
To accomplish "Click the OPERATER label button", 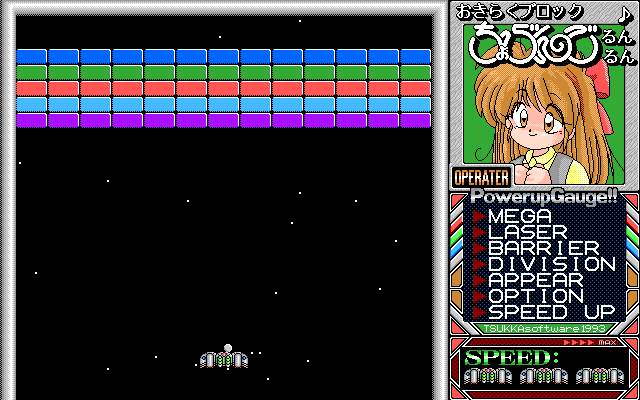I will [482, 177].
